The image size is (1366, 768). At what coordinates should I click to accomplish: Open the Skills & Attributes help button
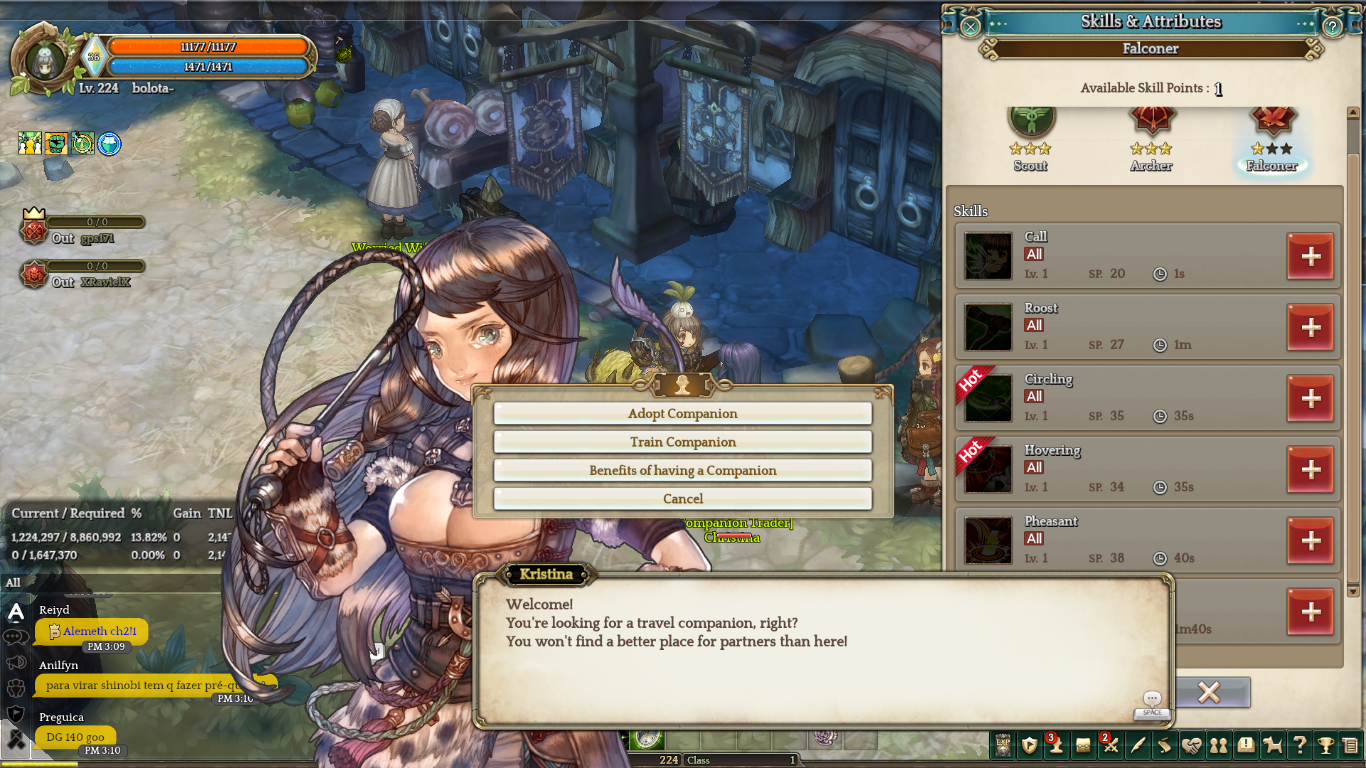pos(1332,26)
